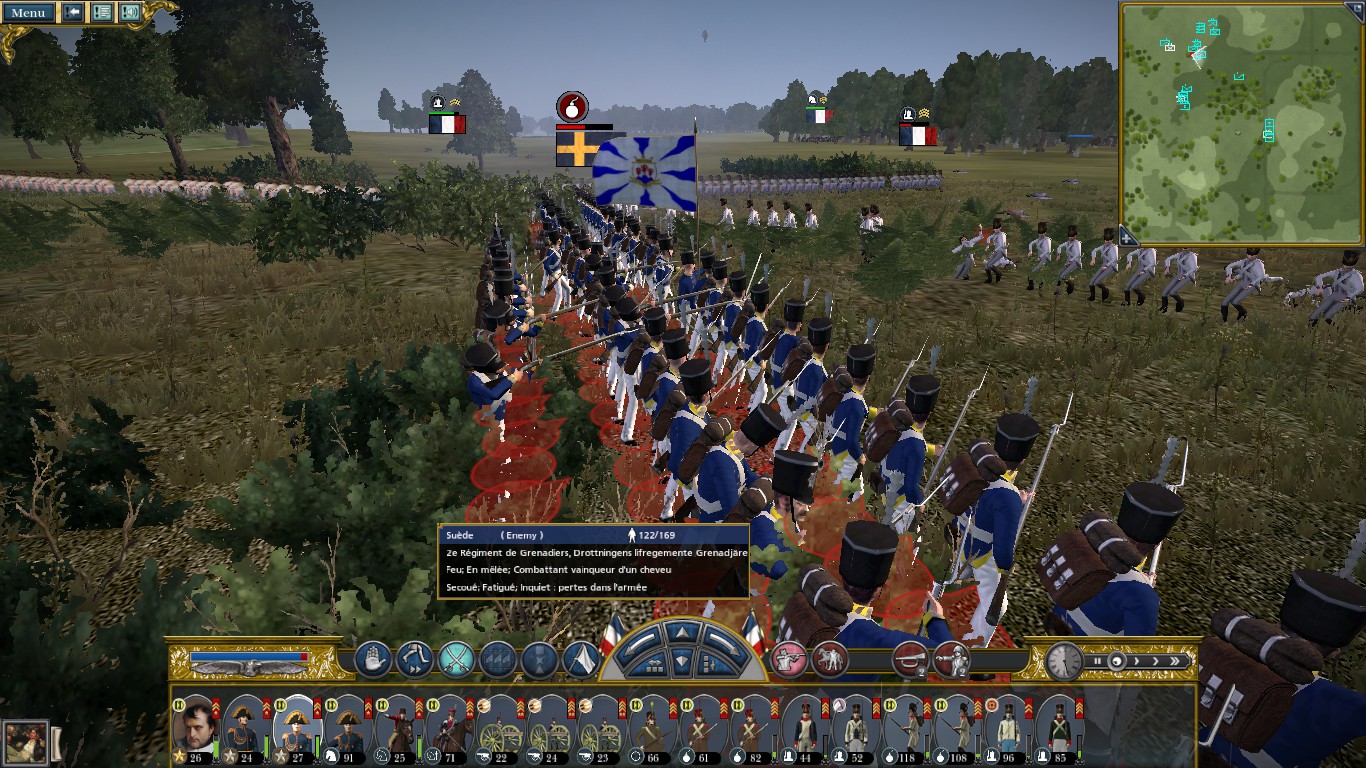Activate the bugle rally ability

(910, 659)
